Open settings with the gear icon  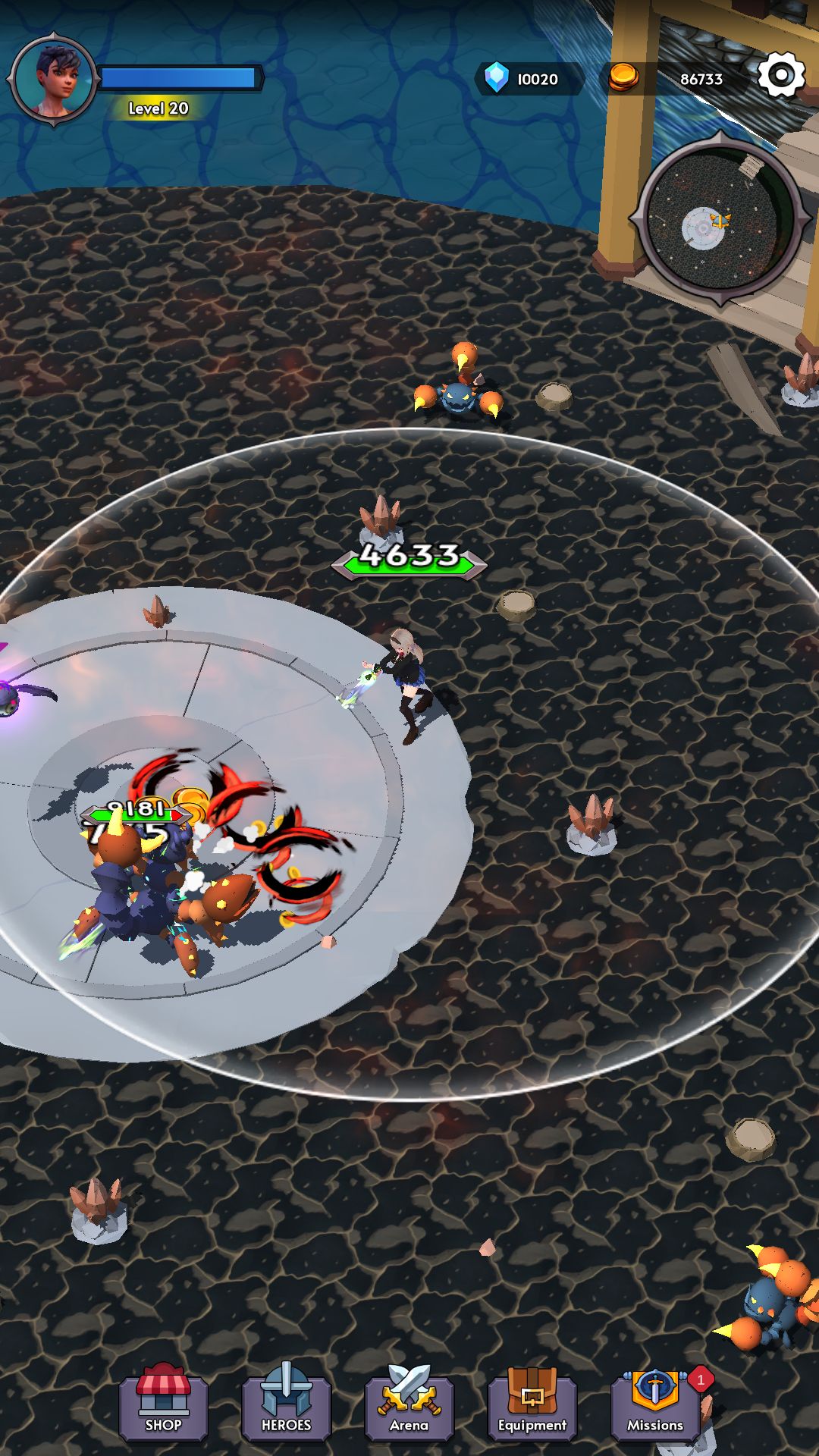780,75
